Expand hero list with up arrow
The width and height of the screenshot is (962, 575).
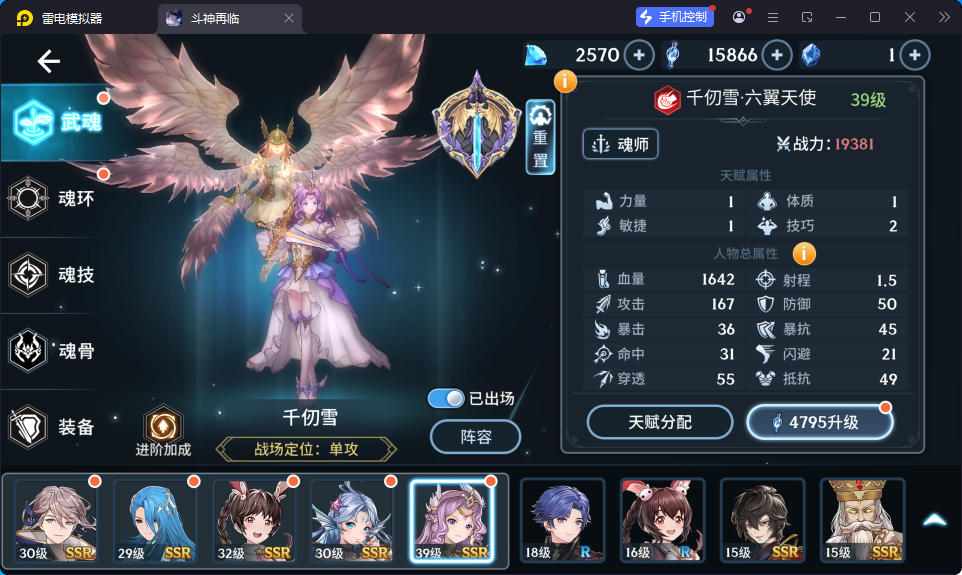click(x=935, y=520)
